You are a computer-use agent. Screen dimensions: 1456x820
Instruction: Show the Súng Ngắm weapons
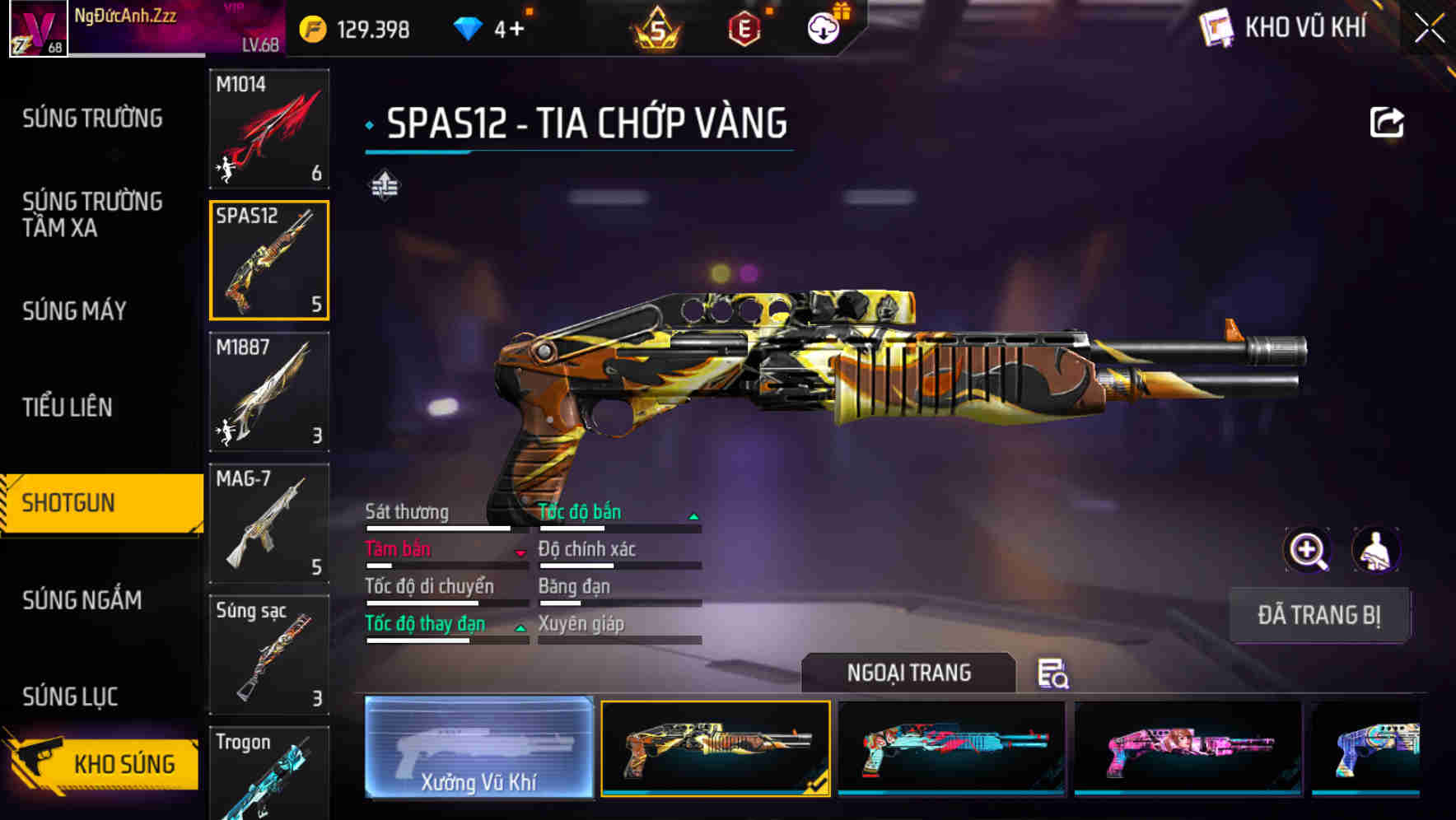[82, 599]
